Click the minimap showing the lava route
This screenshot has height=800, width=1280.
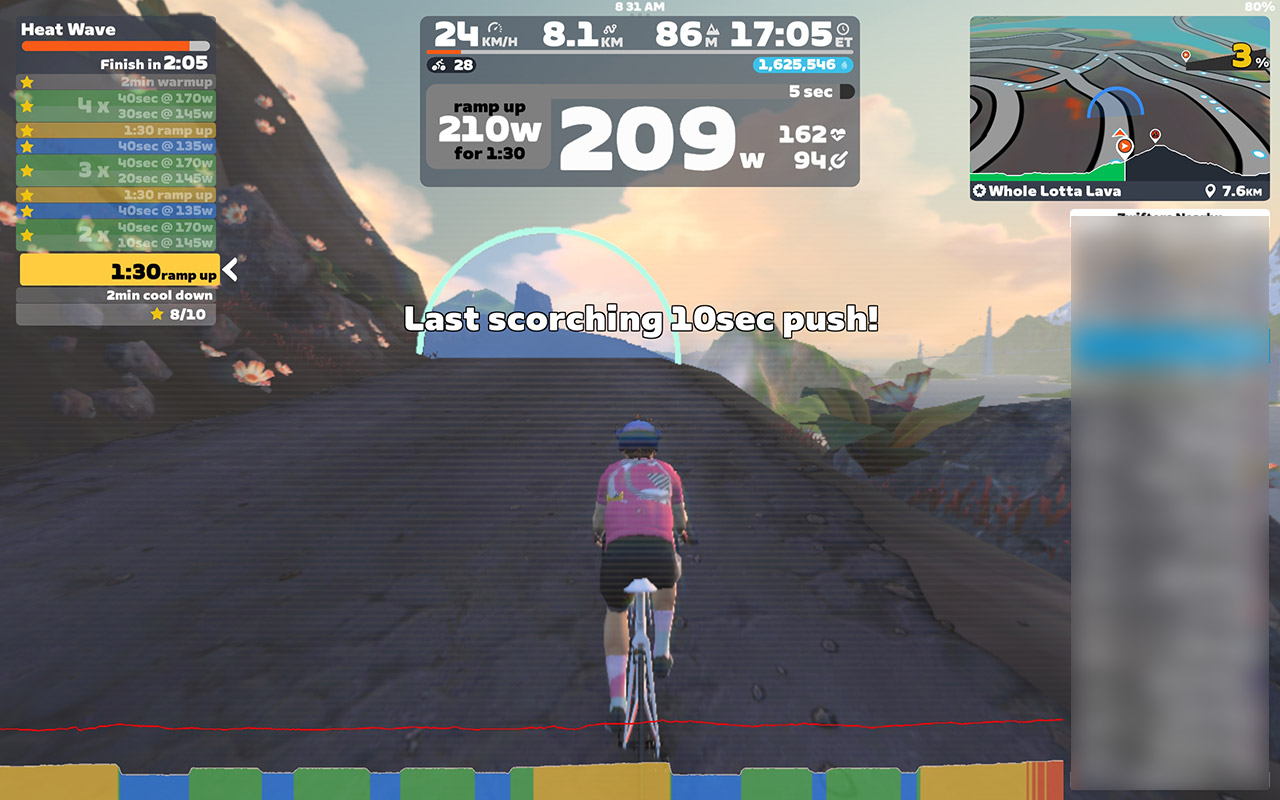1119,100
